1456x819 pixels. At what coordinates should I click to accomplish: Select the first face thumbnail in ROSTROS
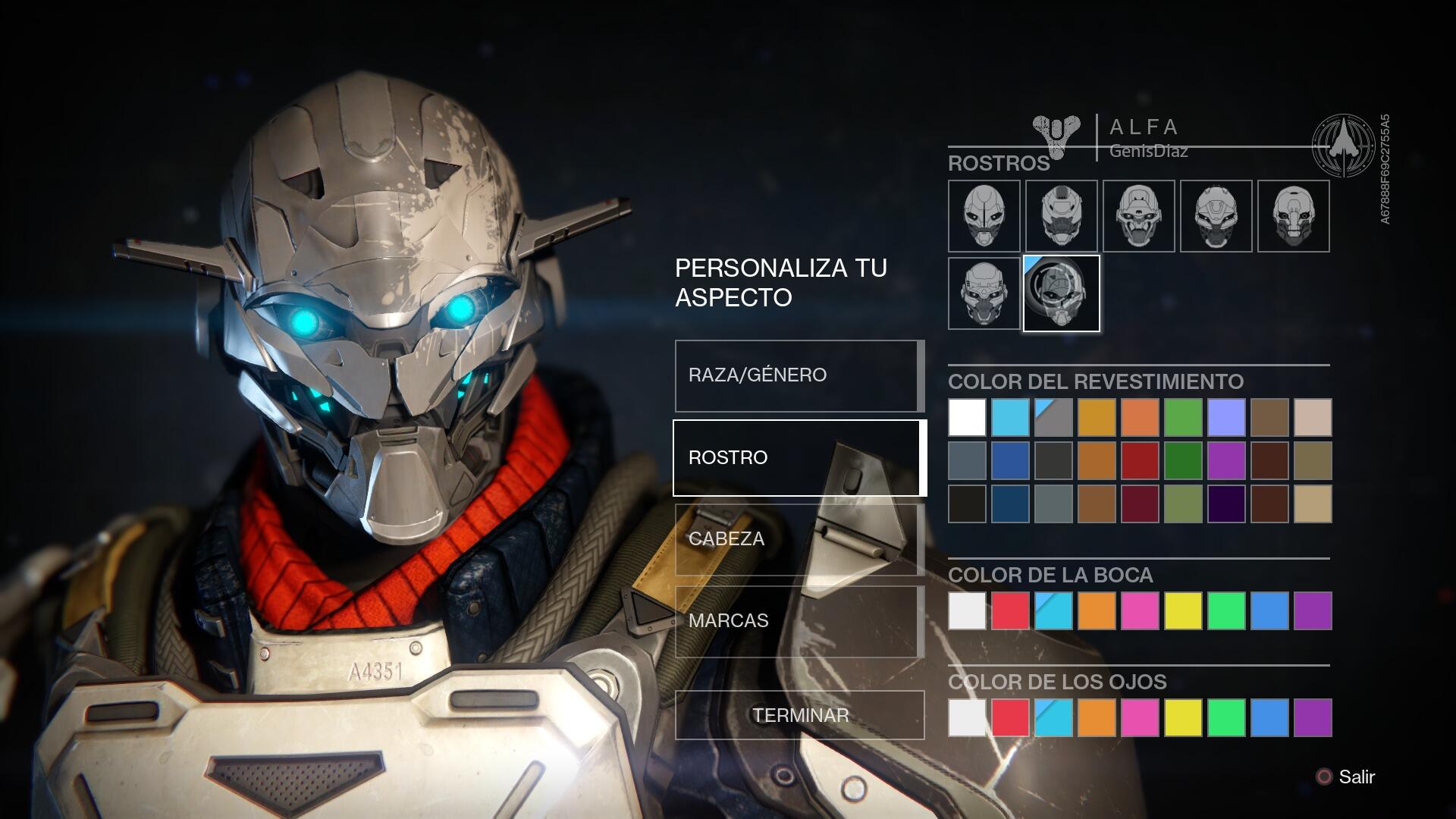coord(984,216)
